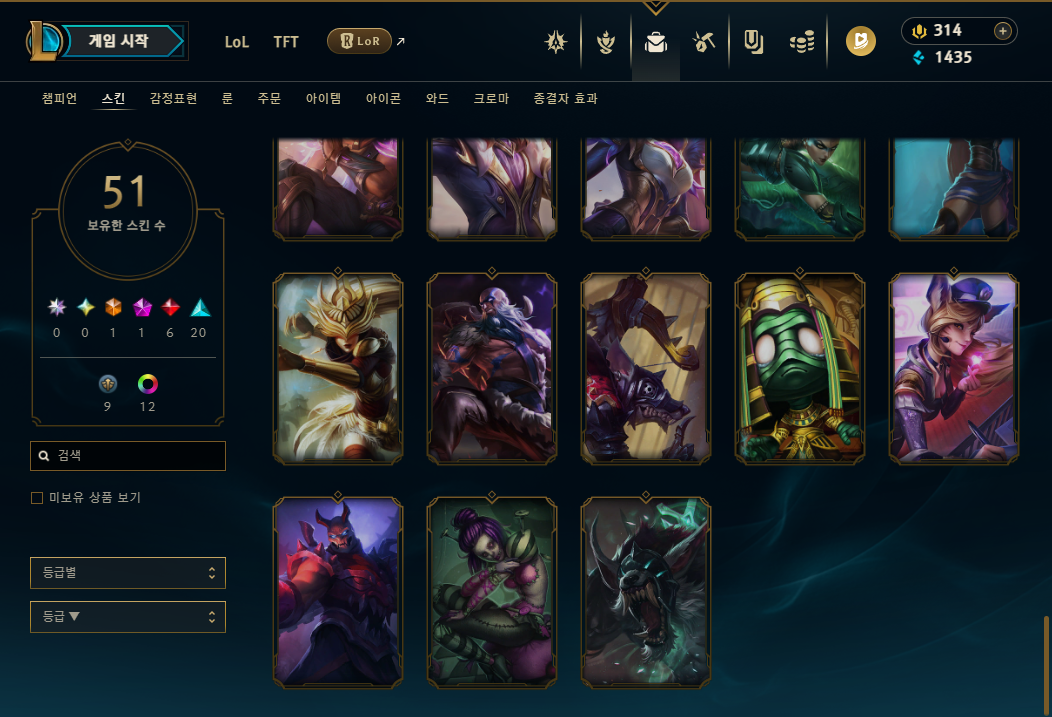Open the 감정표현 tab
Image resolution: width=1052 pixels, height=717 pixels.
pyautogui.click(x=173, y=99)
